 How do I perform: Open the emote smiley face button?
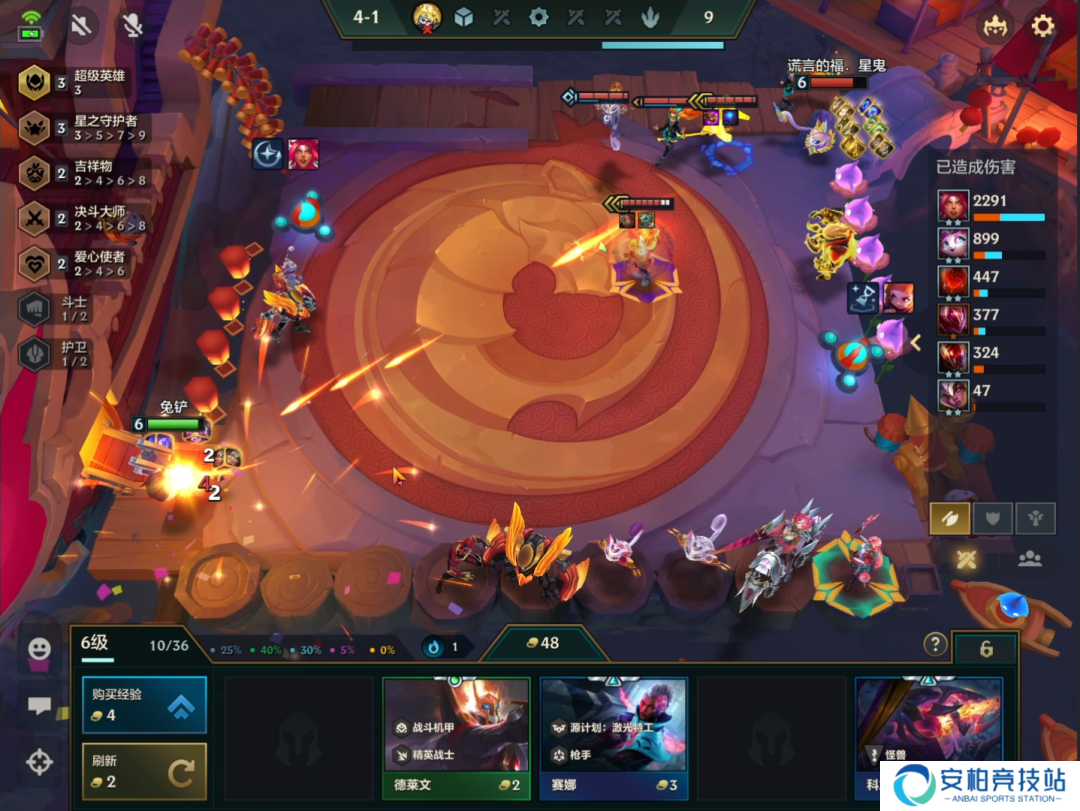click(x=39, y=649)
